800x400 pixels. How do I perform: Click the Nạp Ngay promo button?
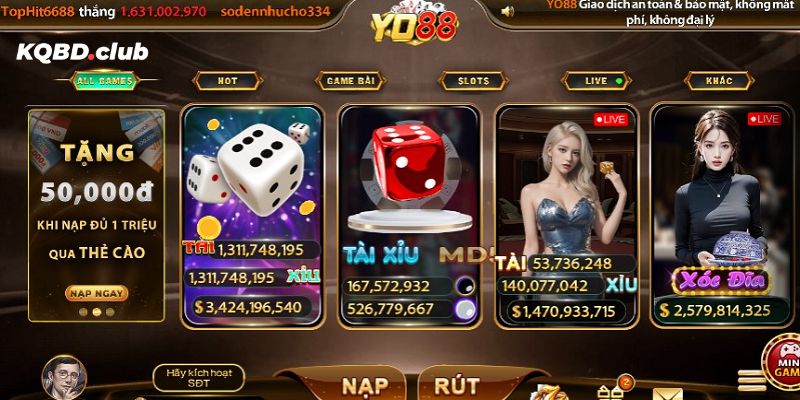pyautogui.click(x=97, y=293)
